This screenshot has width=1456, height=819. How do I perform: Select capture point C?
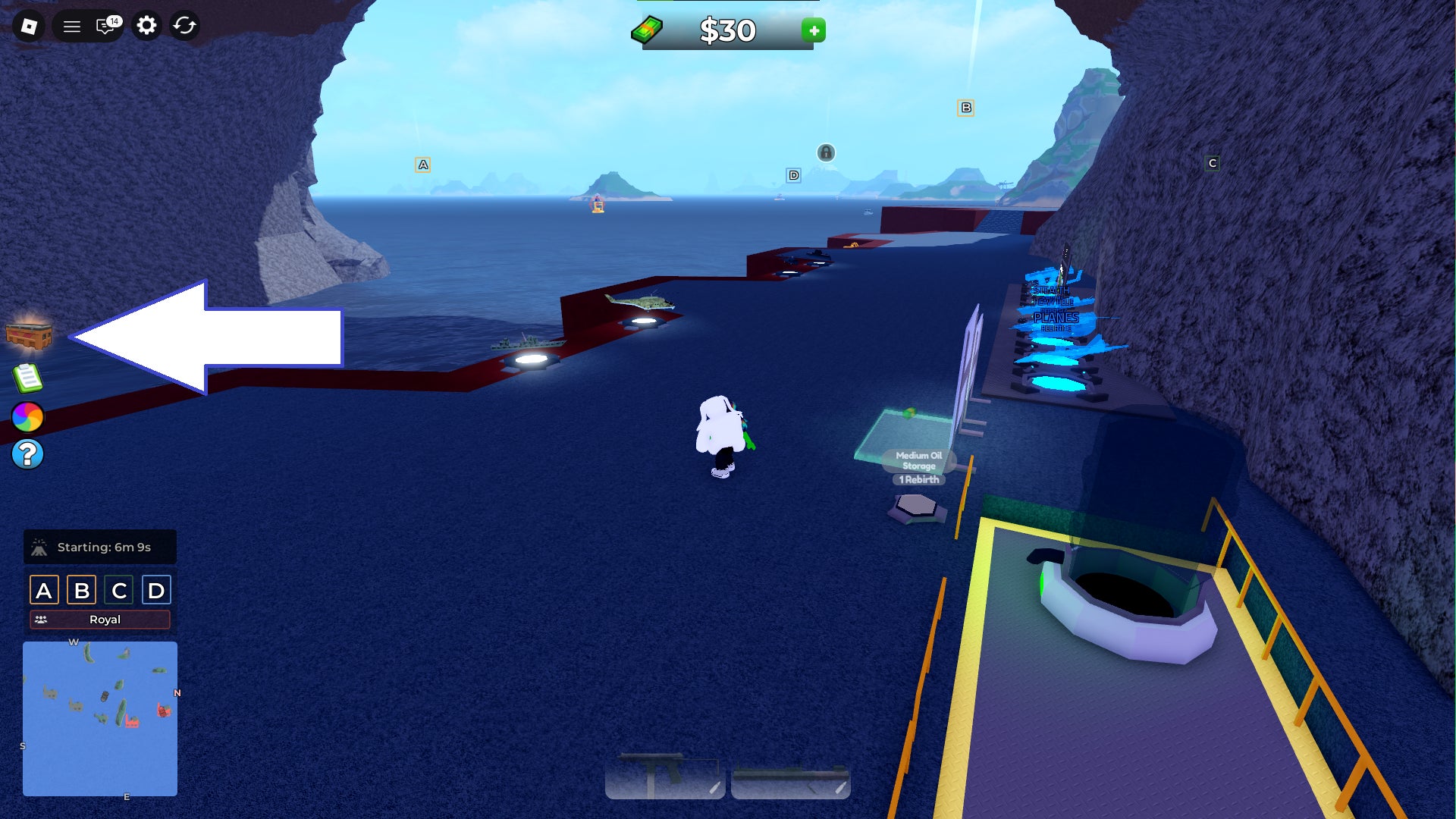[118, 589]
